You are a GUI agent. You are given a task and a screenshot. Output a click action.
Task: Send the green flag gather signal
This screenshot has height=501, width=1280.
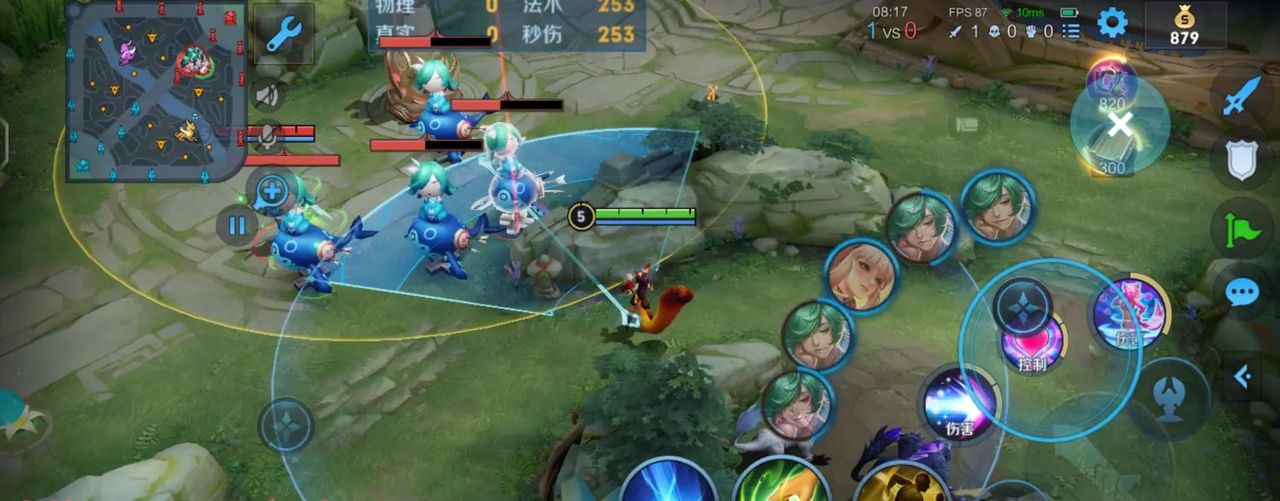[1241, 227]
